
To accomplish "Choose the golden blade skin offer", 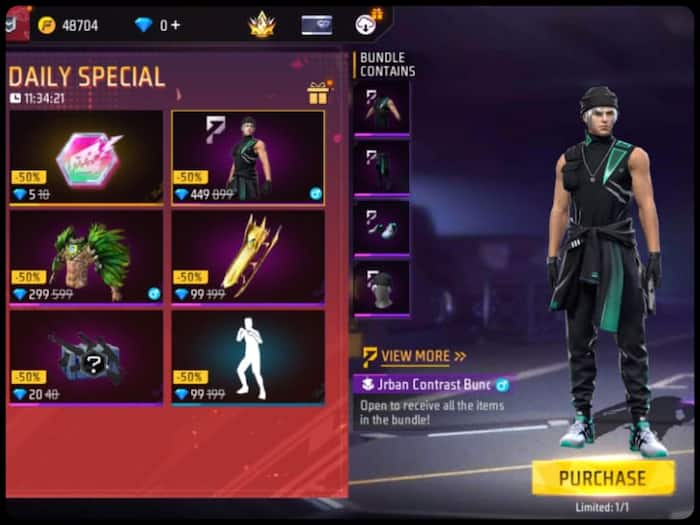I will tap(248, 256).
